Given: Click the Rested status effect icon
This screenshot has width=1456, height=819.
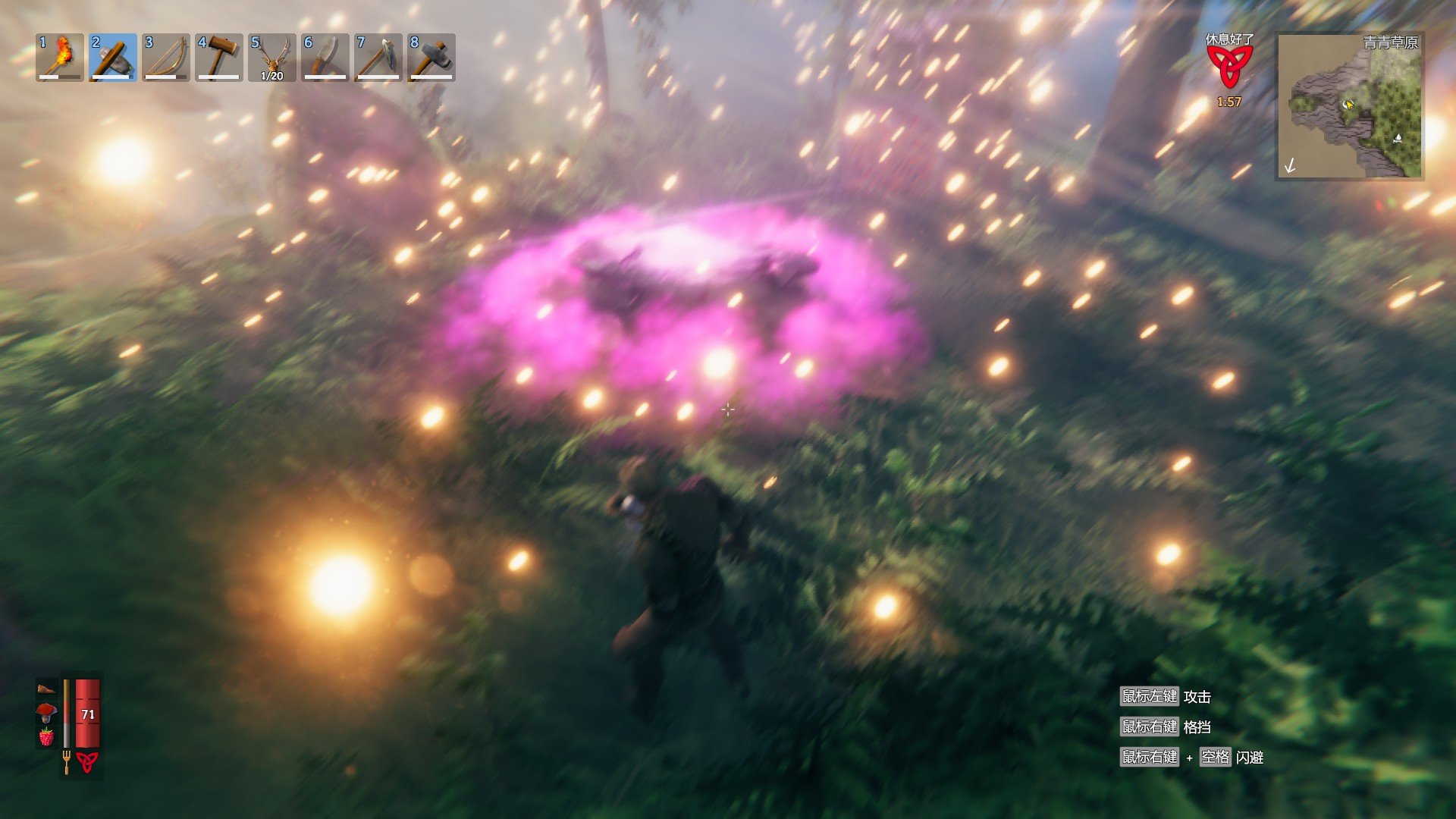Looking at the screenshot, I should click(x=1229, y=67).
